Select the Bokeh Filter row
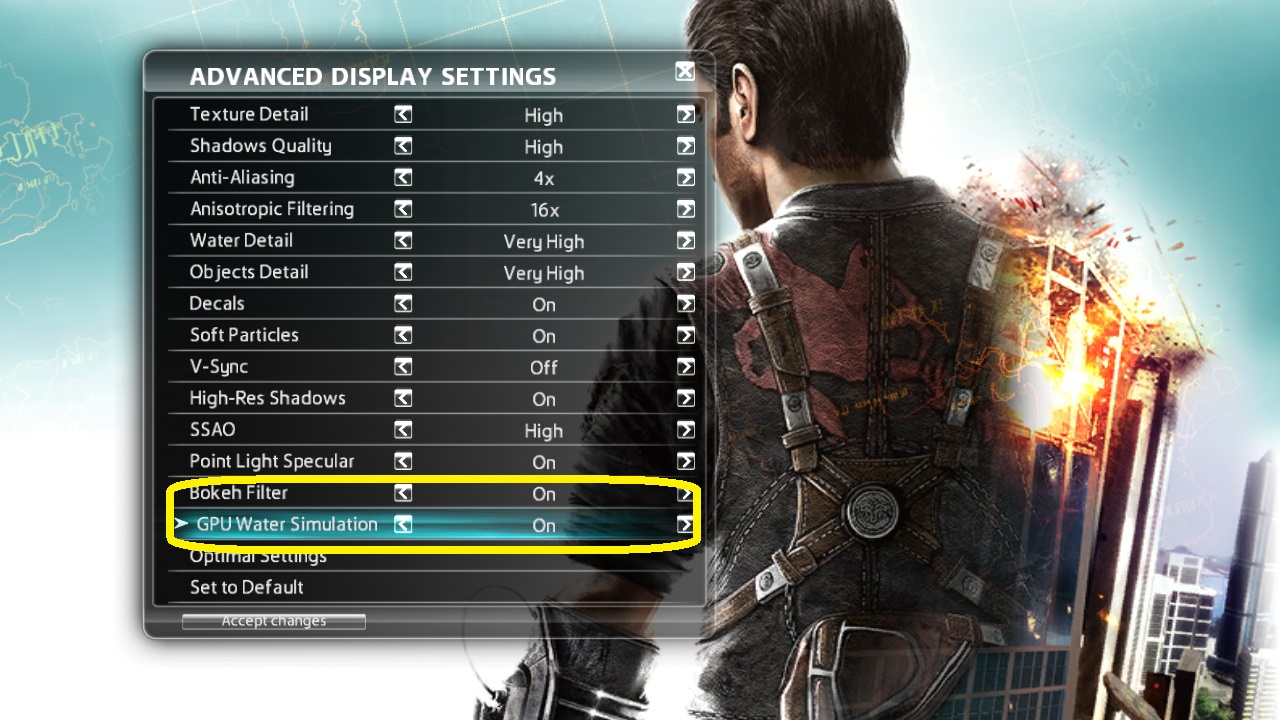1280x720 pixels. click(x=239, y=493)
